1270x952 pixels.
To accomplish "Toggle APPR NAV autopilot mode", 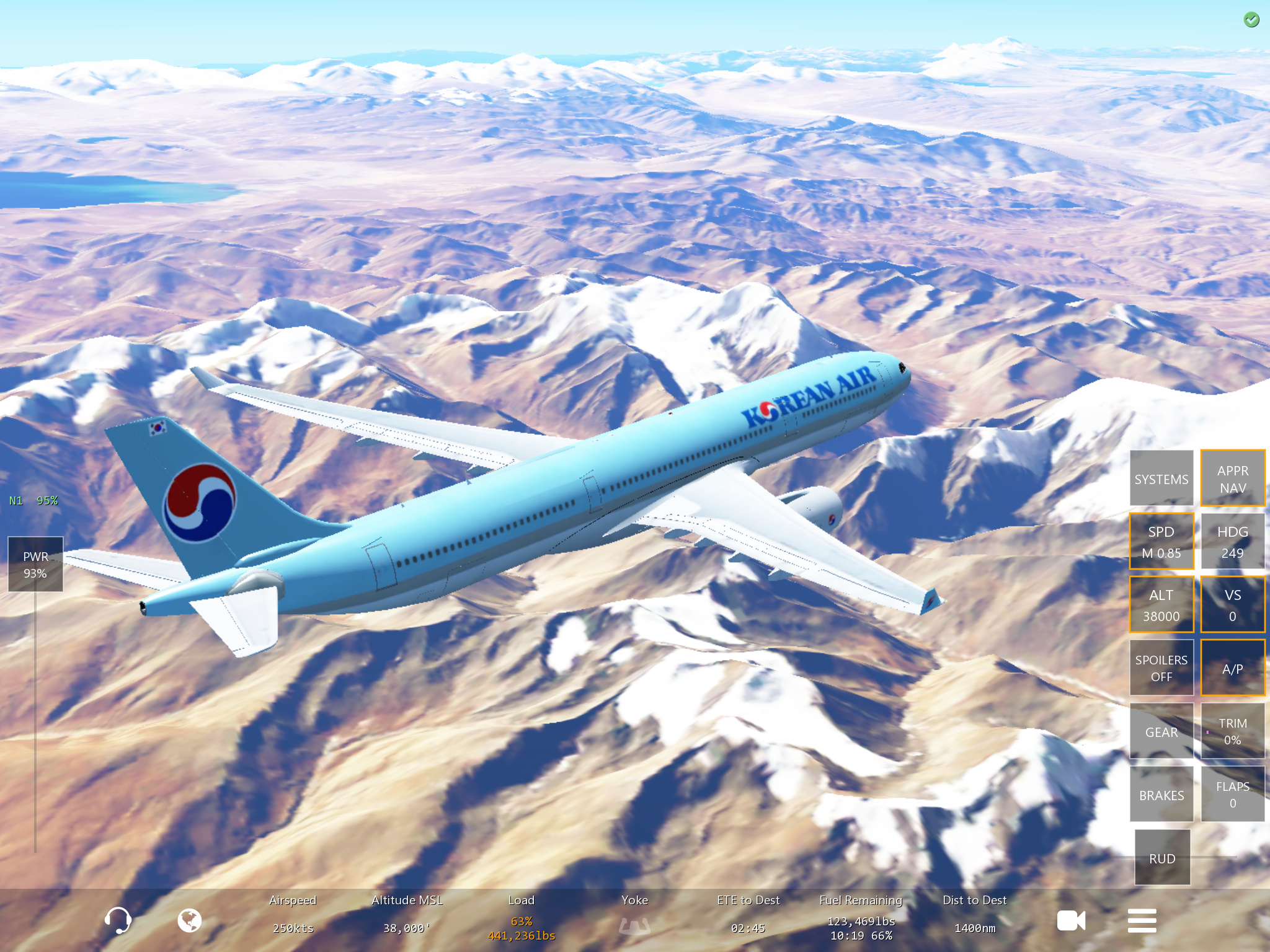I will pos(1232,478).
